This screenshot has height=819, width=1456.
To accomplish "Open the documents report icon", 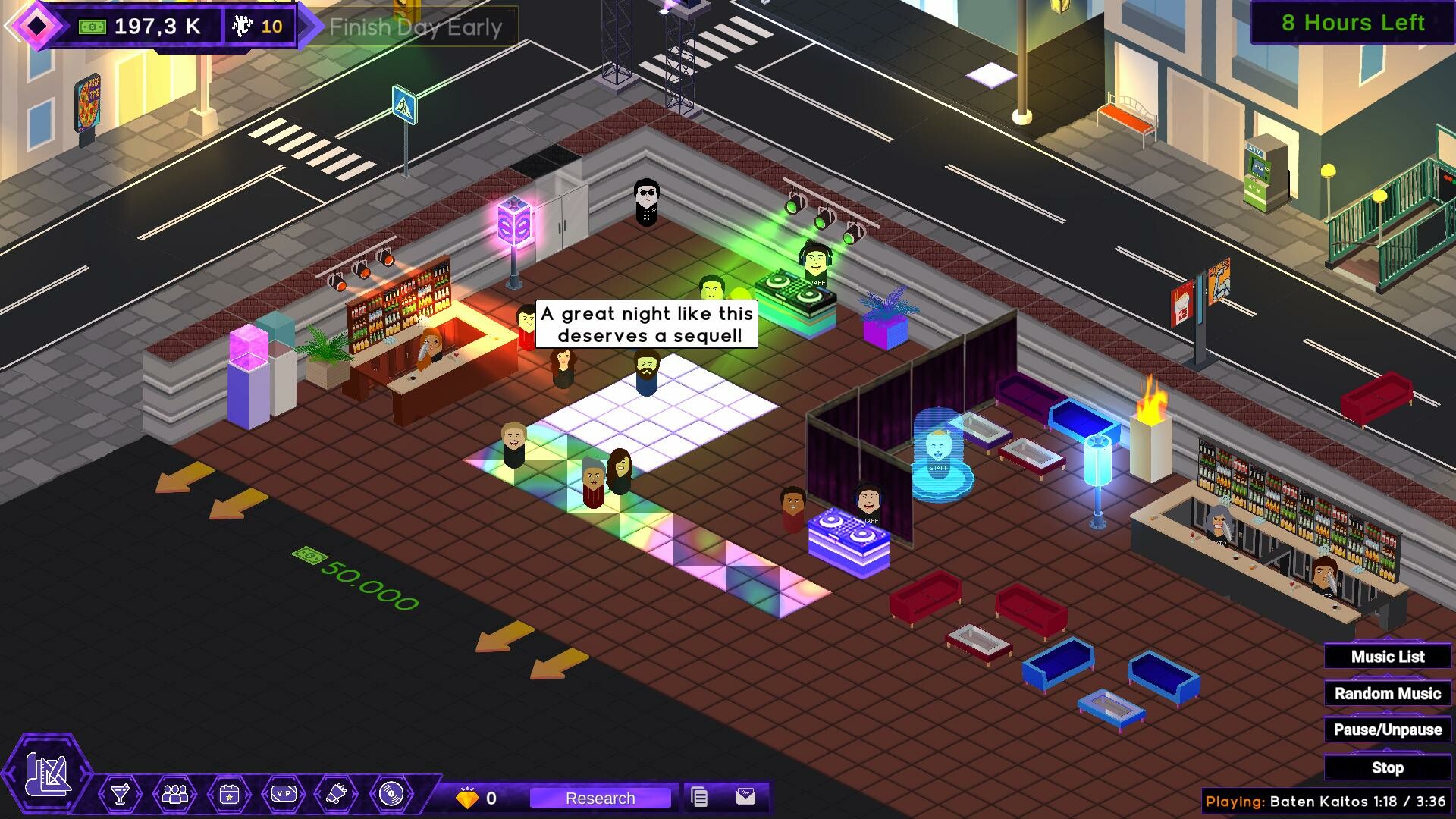I will click(698, 797).
